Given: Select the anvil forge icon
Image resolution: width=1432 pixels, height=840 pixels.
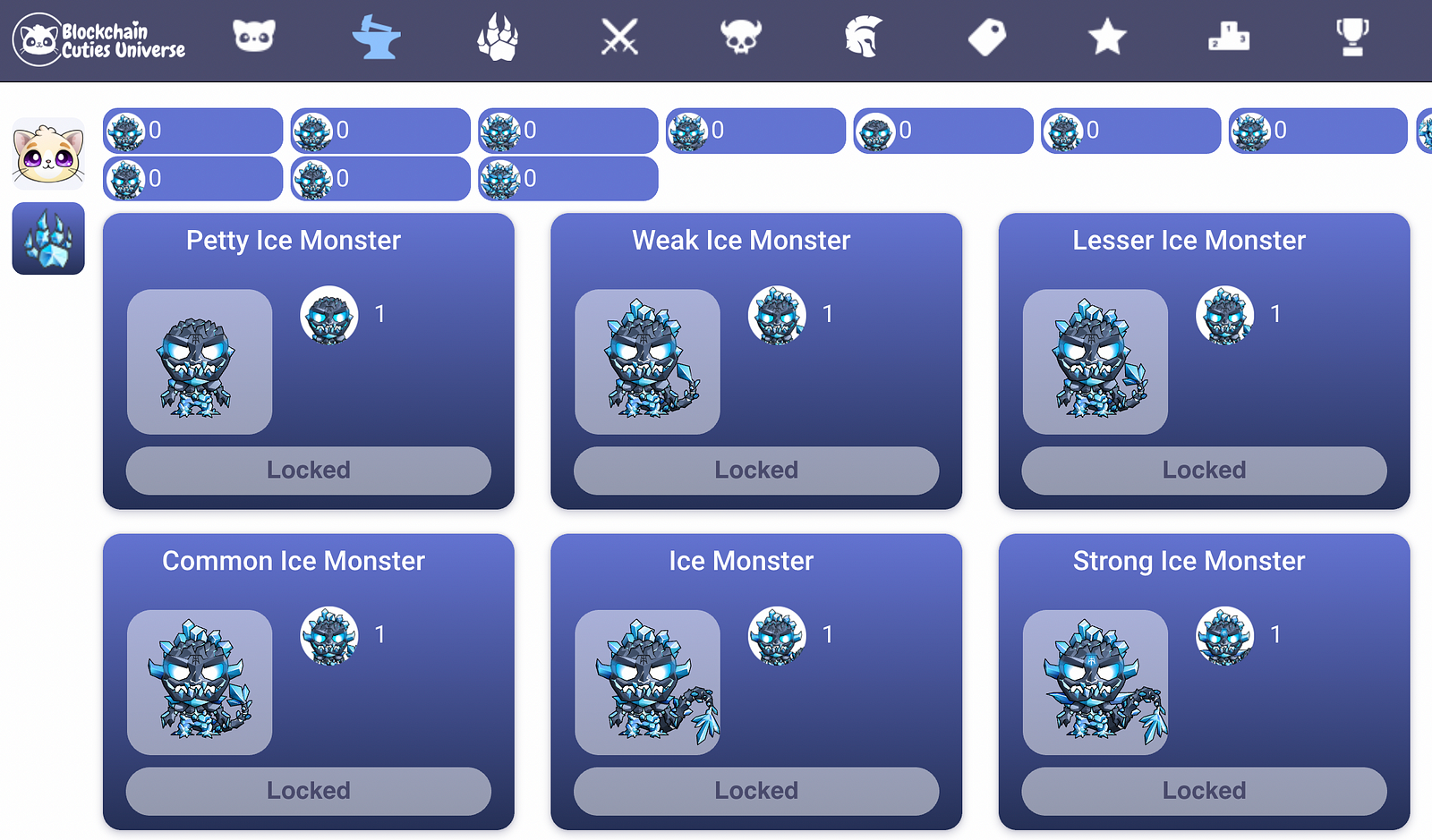Looking at the screenshot, I should 376,38.
